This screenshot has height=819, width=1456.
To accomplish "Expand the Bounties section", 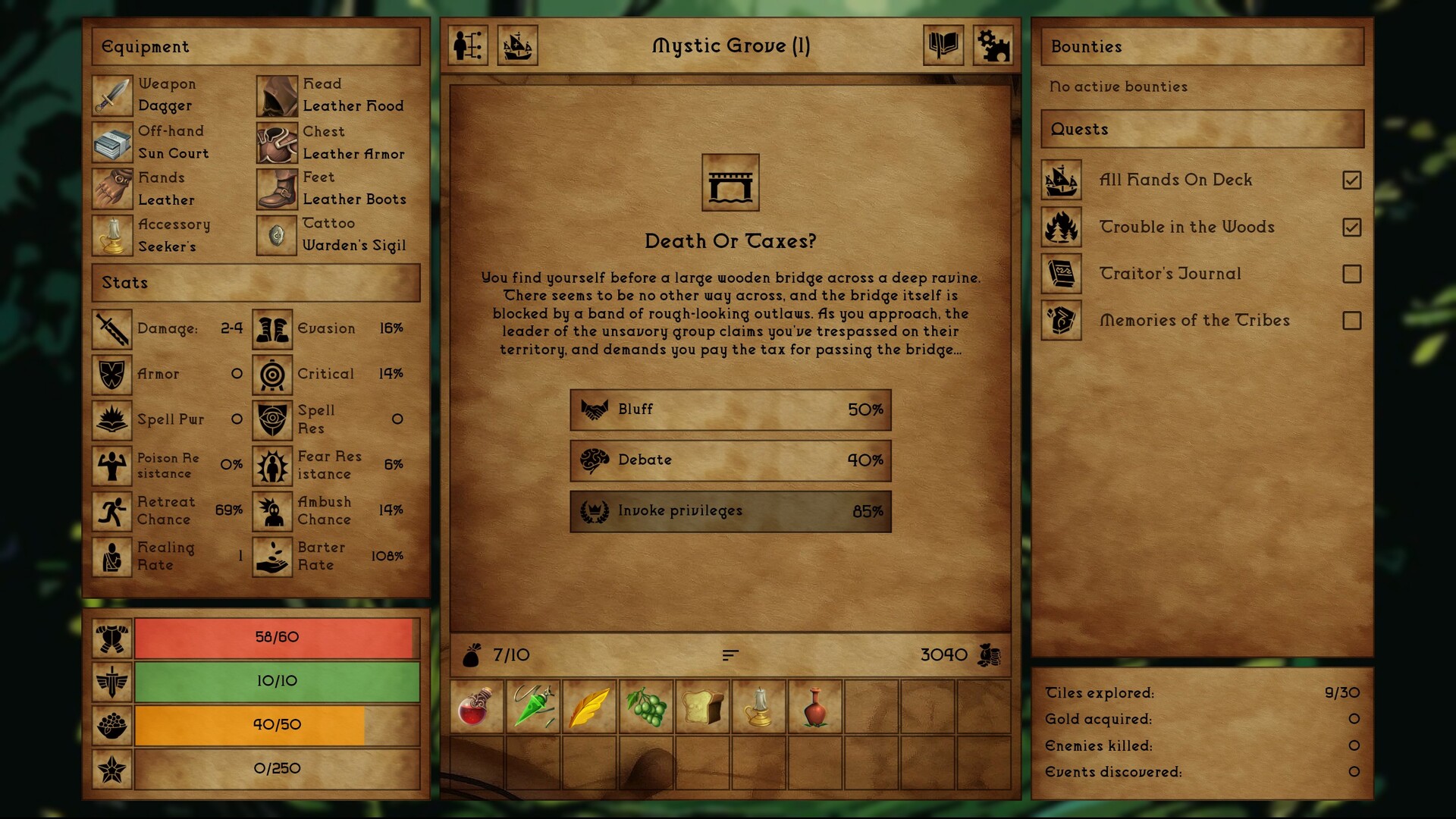I will pyautogui.click(x=1201, y=46).
